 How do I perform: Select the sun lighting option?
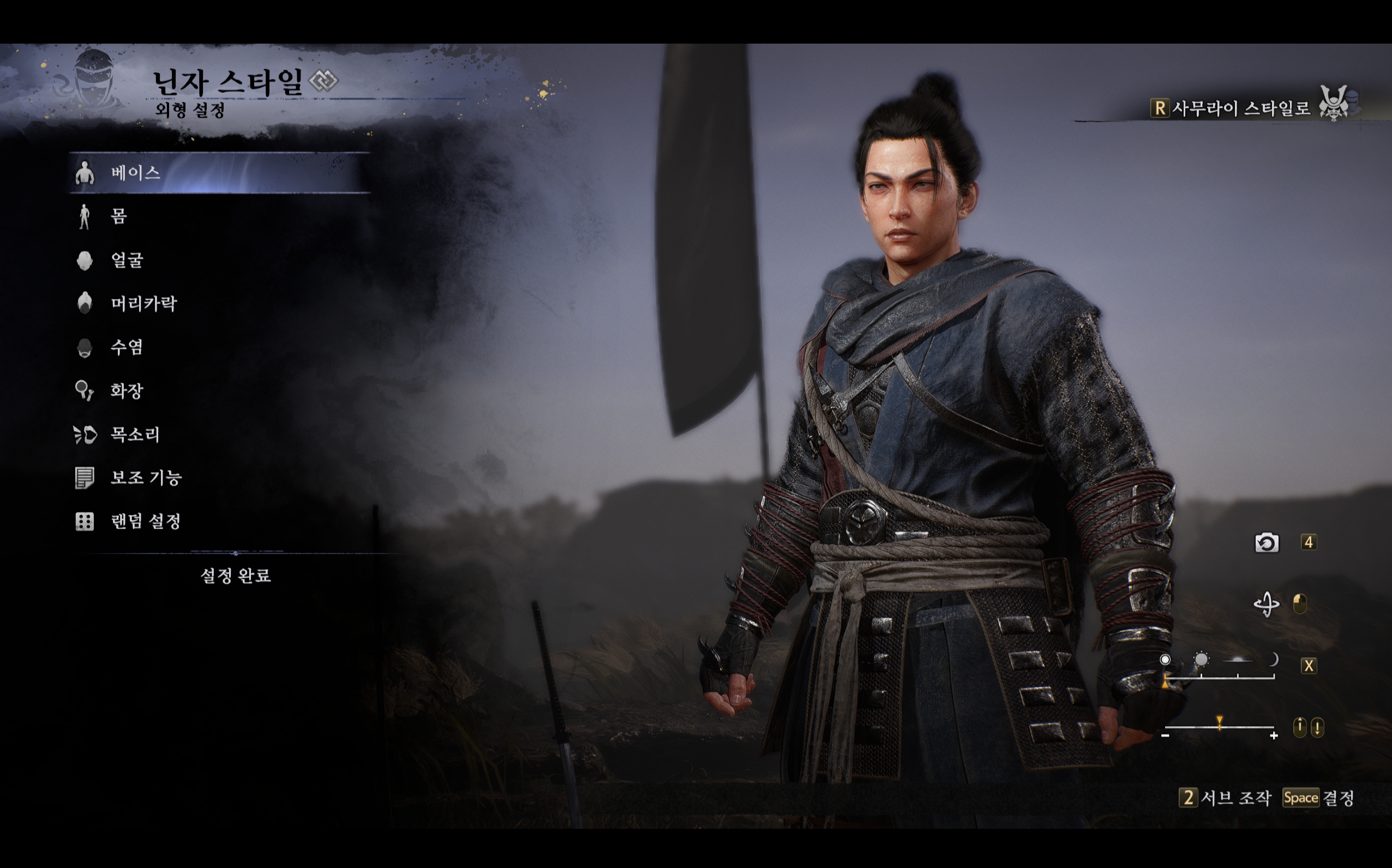click(1201, 660)
